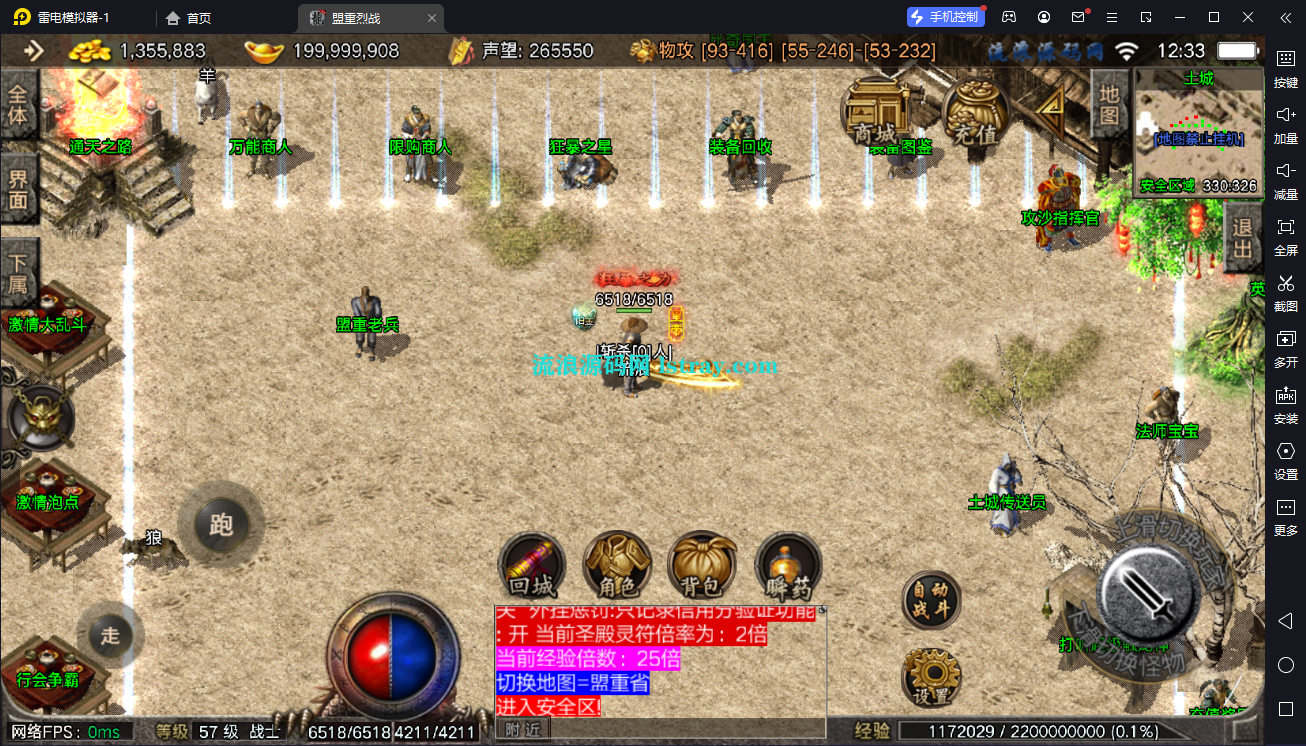Open the 设置 gear settings
The image size is (1306, 746).
[931, 677]
